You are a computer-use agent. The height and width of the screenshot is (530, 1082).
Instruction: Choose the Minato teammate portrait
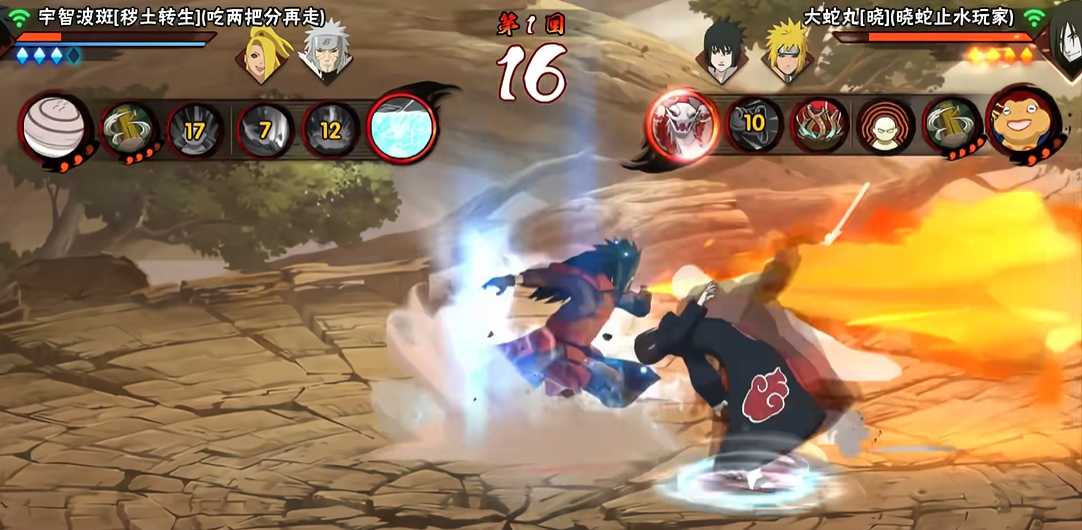click(x=786, y=52)
